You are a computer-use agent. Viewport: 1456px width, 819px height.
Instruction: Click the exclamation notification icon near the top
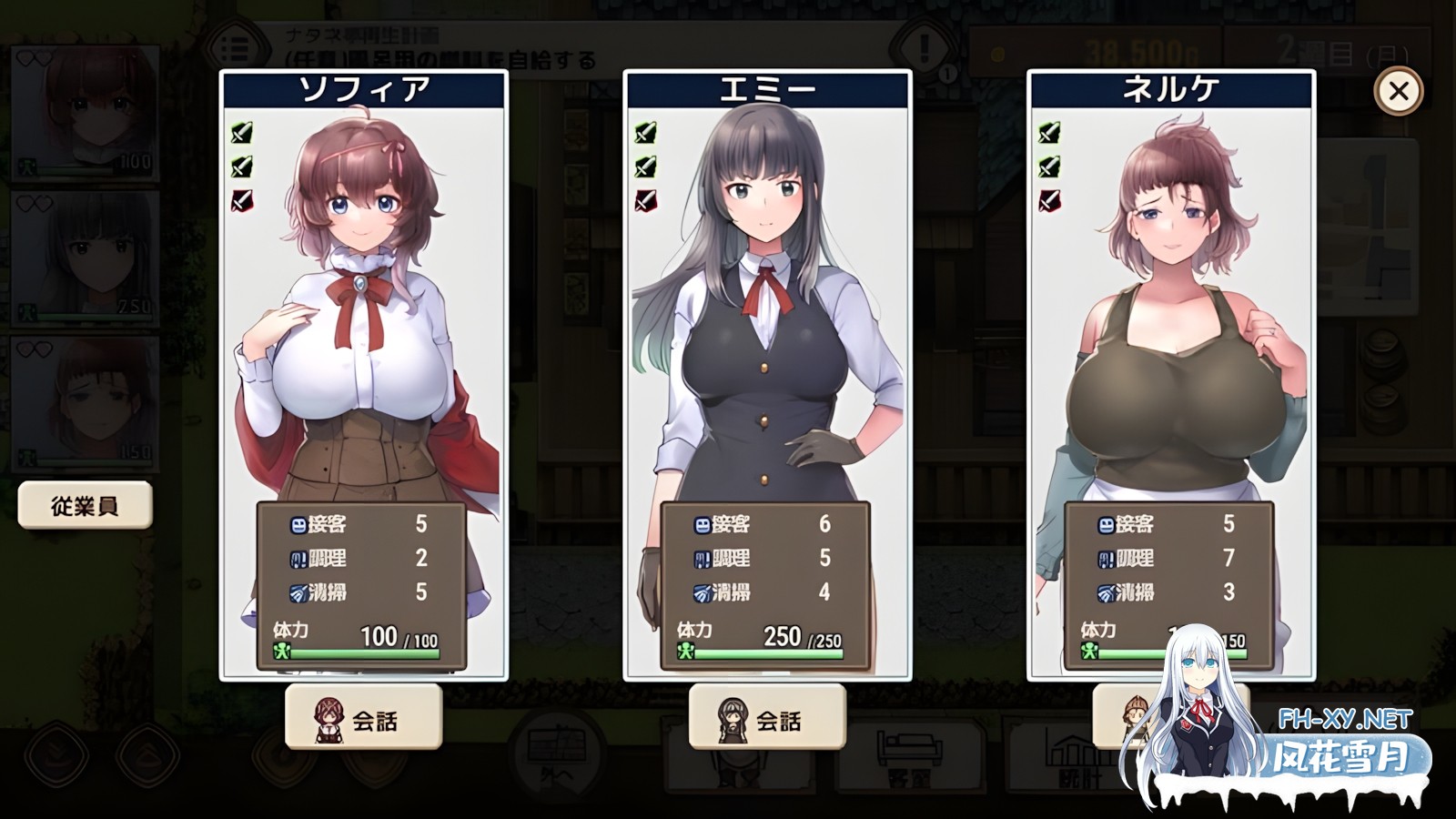[924, 45]
